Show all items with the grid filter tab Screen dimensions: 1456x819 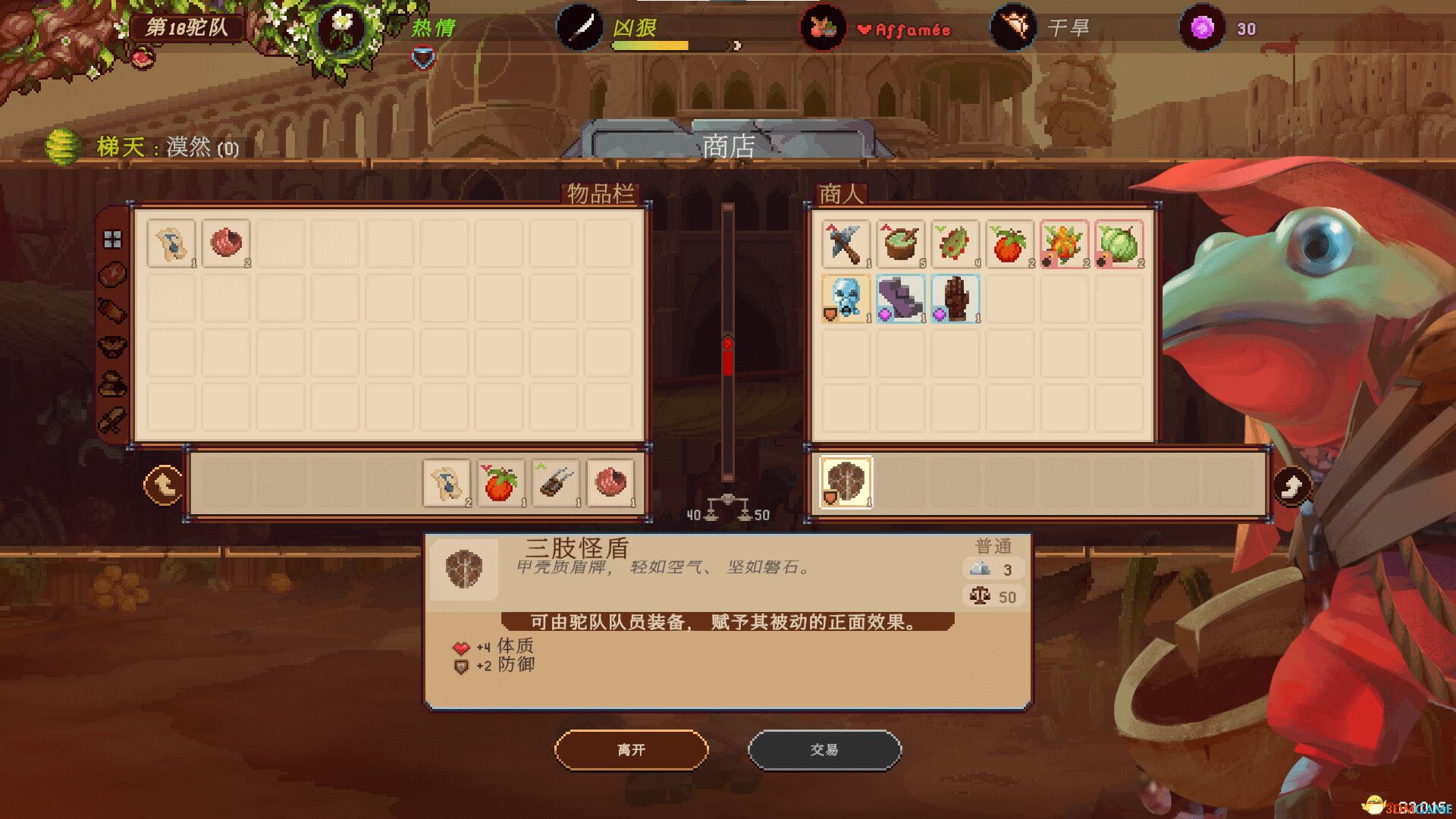click(x=112, y=240)
